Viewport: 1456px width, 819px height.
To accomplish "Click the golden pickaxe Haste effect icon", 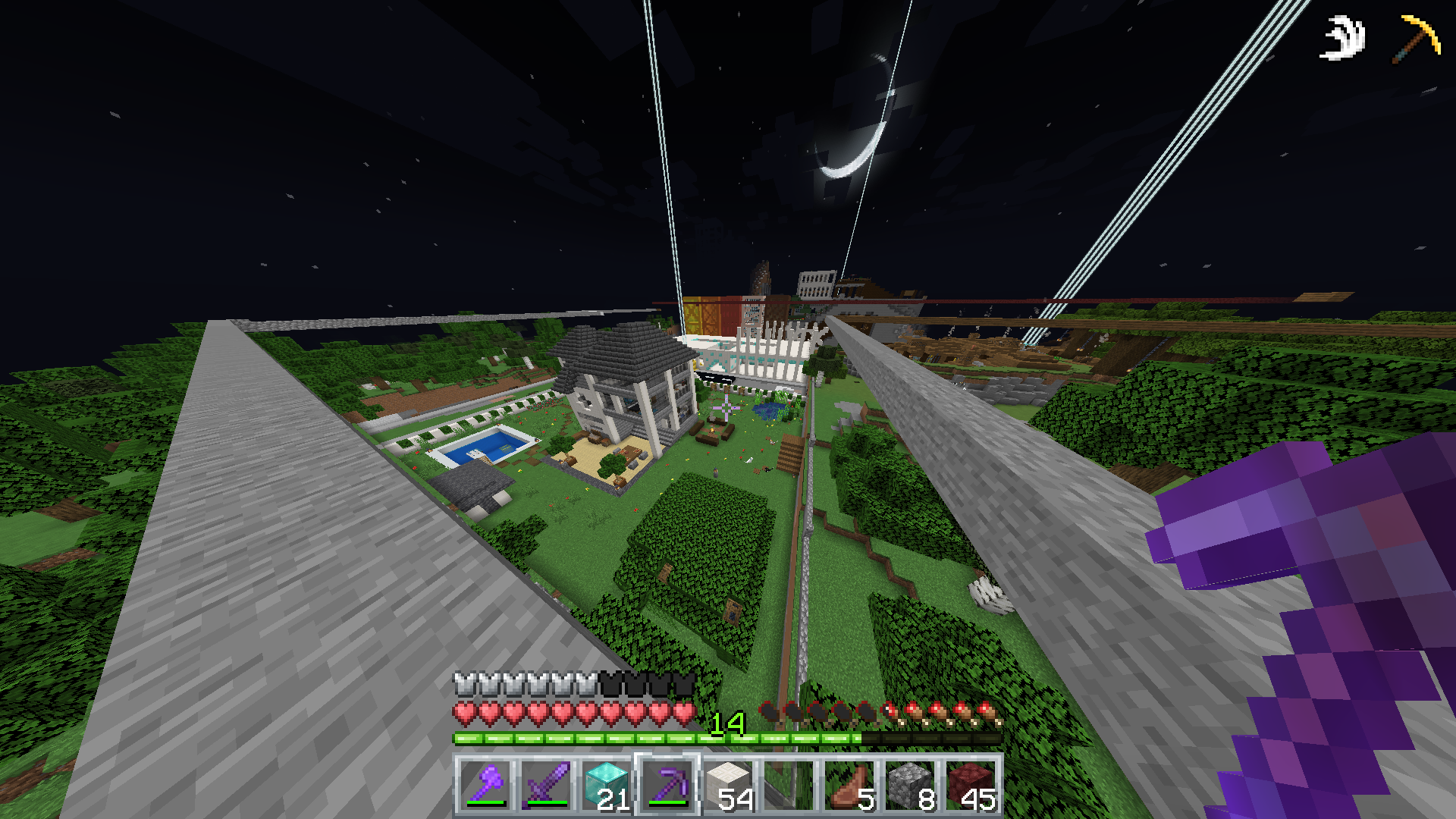I will pyautogui.click(x=1415, y=38).
